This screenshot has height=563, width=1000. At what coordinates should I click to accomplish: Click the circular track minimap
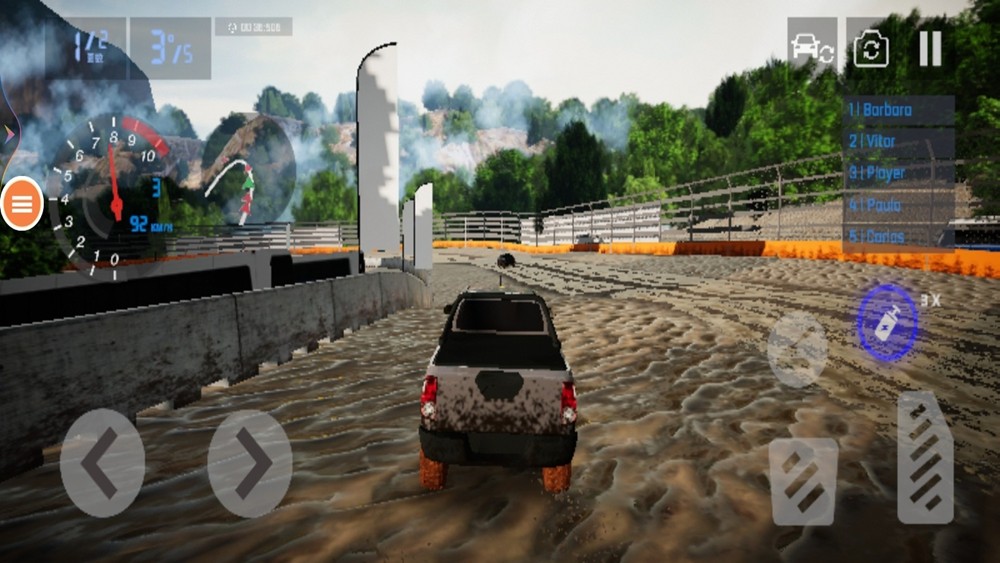[248, 170]
